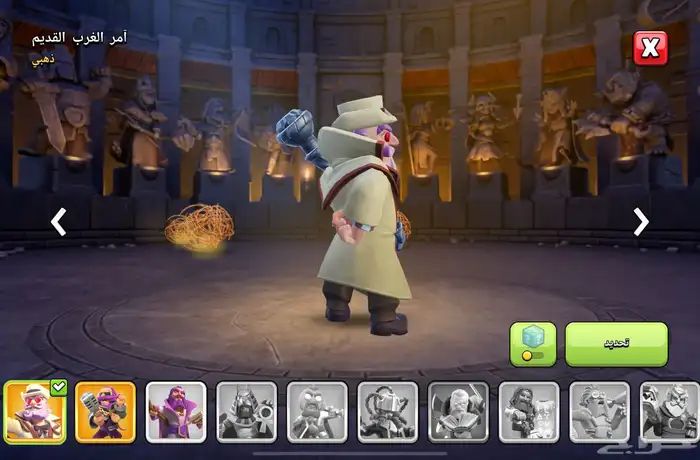Show the next skin with right arrow
700x460 pixels.
[641, 222]
